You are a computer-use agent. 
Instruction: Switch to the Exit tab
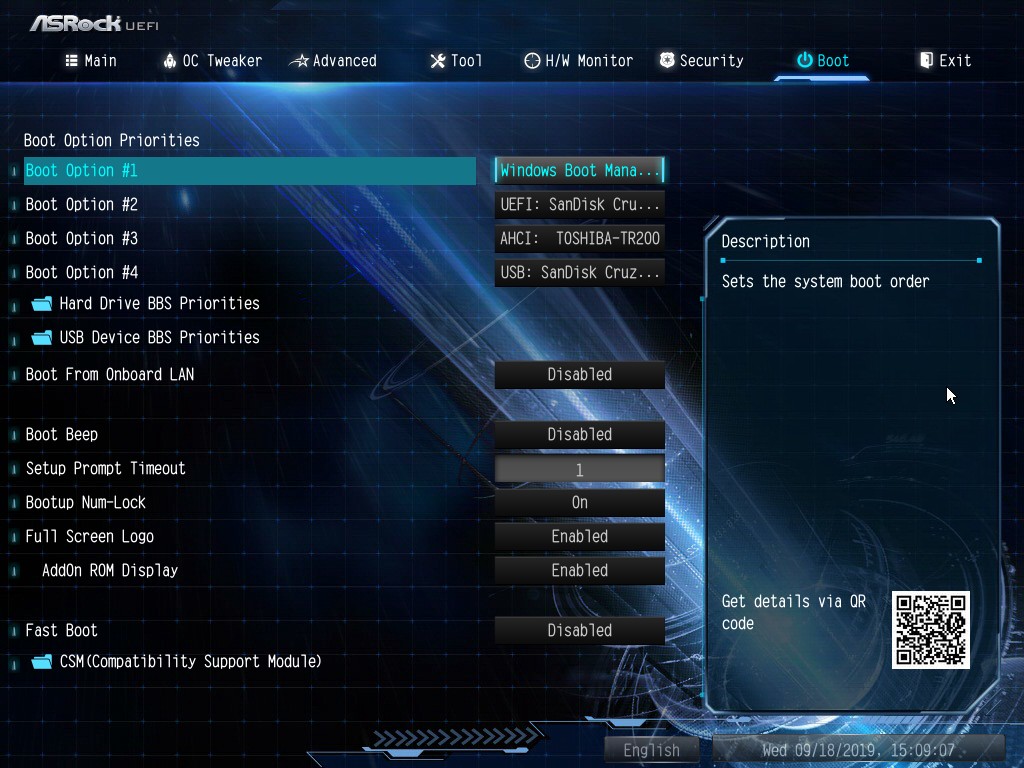coord(945,61)
